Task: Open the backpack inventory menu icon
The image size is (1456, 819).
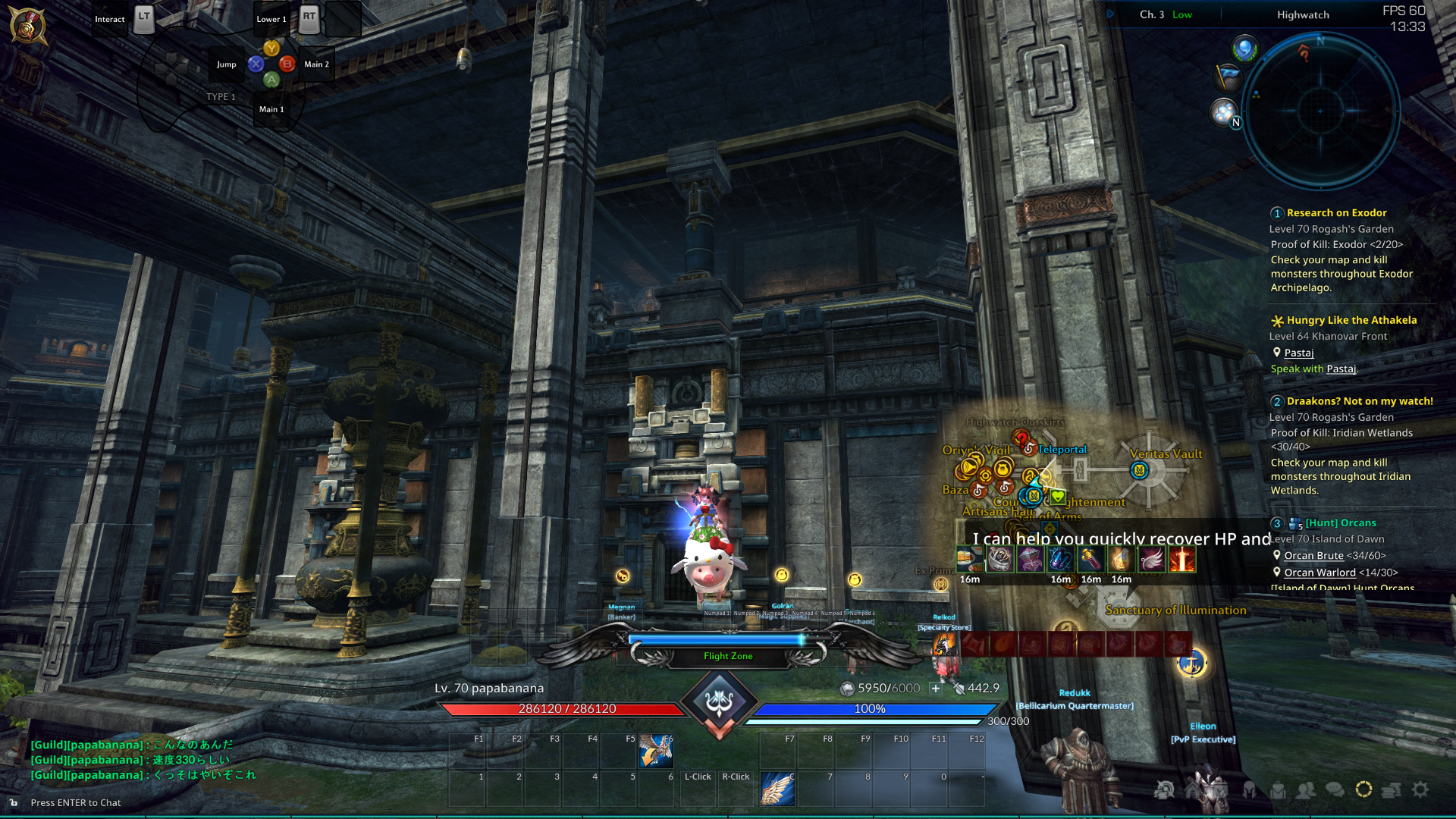Action: (1279, 790)
